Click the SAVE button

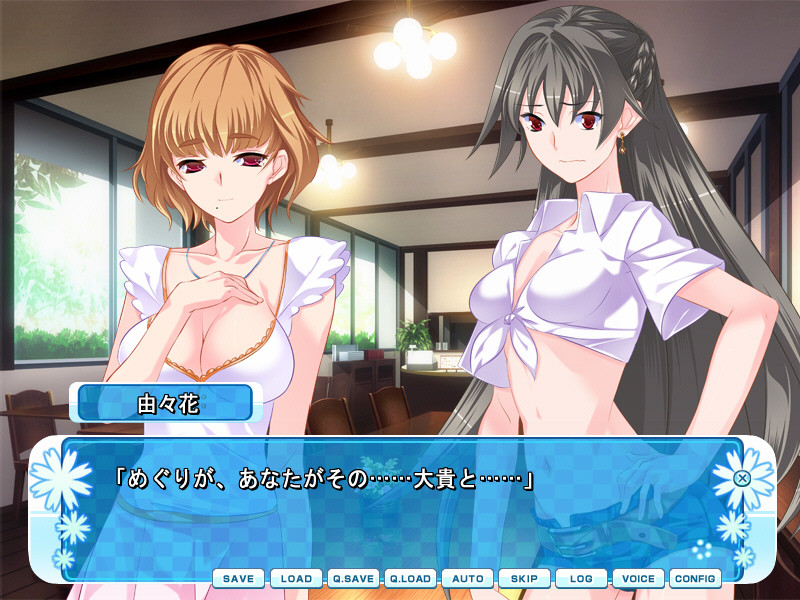(238, 579)
